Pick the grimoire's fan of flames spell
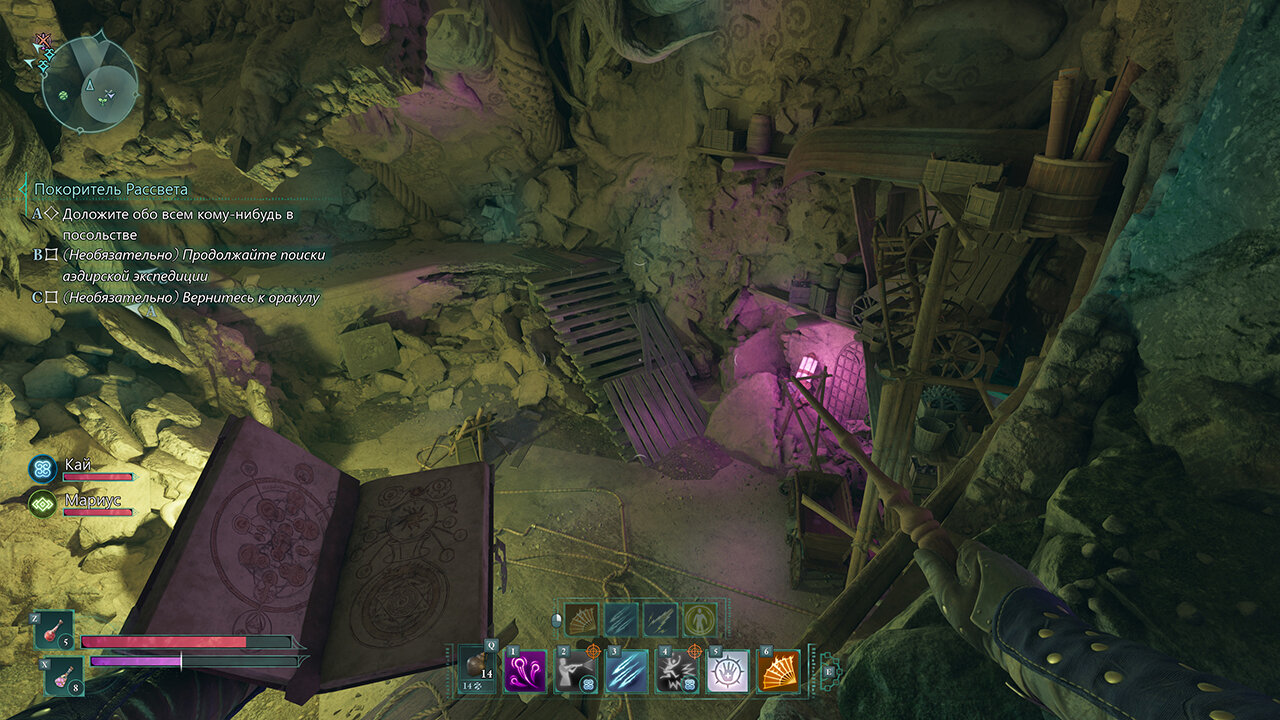Screen dimensions: 1280x720 (582, 620)
